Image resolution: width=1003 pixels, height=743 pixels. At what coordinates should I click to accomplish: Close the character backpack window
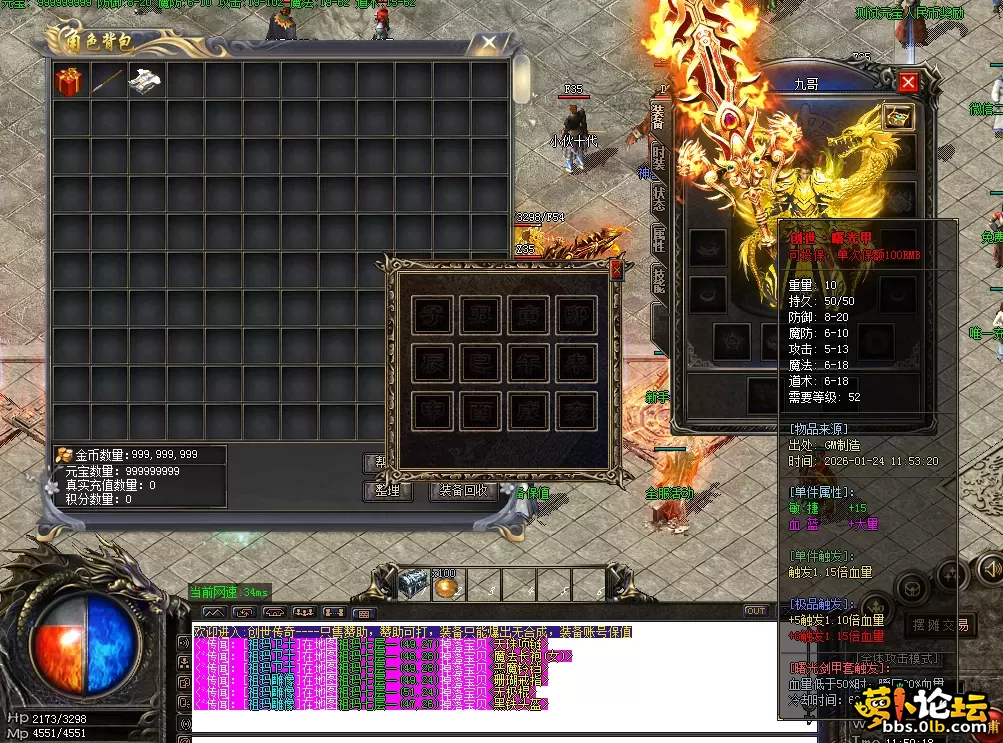click(488, 42)
